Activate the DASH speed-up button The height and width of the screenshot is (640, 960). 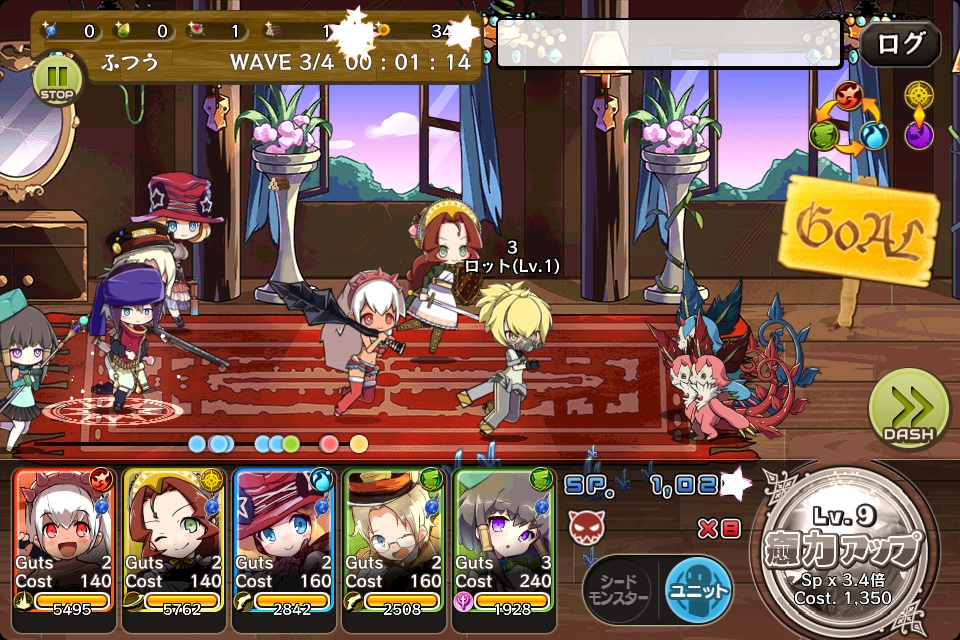(x=908, y=411)
